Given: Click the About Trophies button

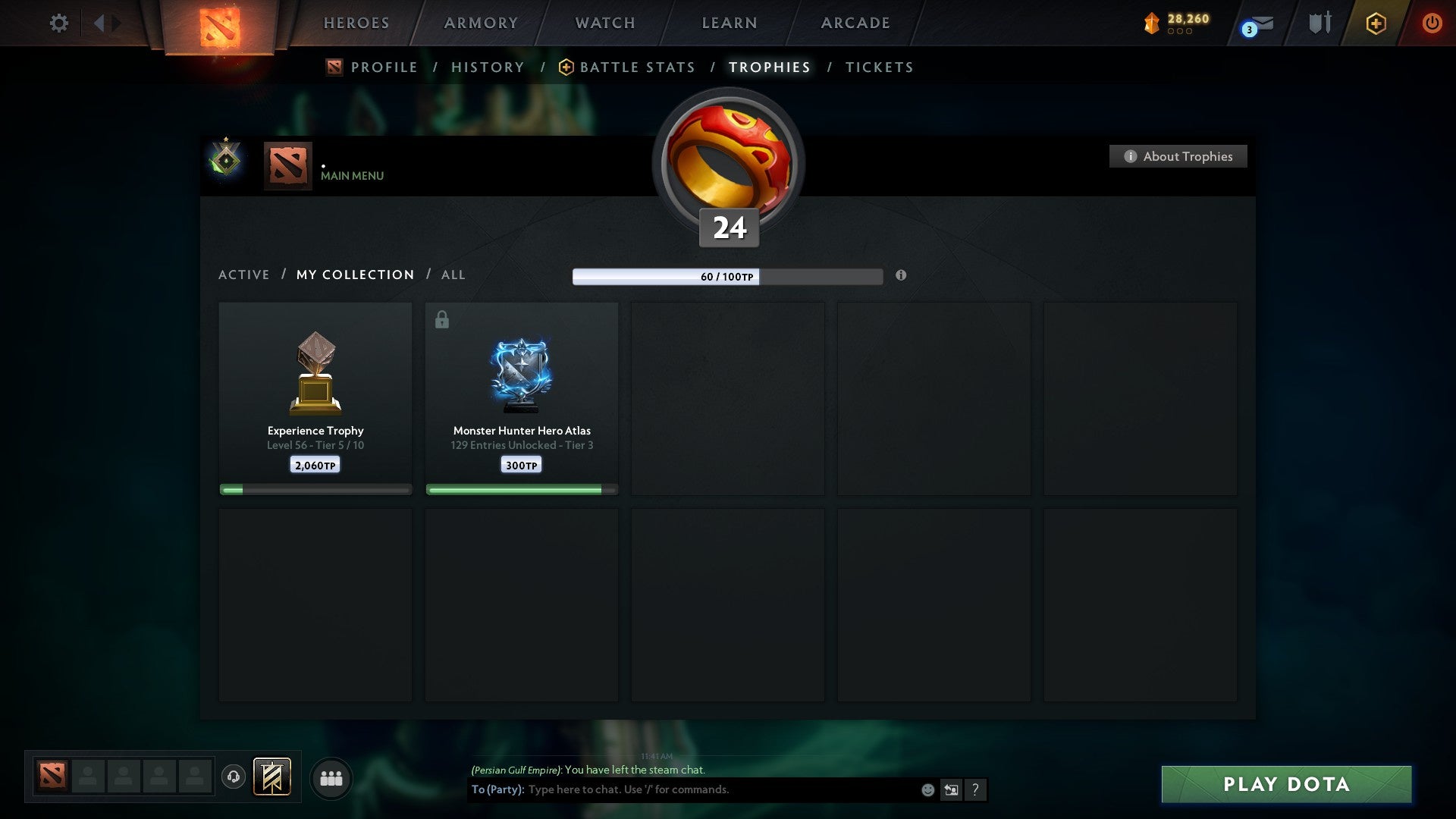Looking at the screenshot, I should pos(1178,156).
